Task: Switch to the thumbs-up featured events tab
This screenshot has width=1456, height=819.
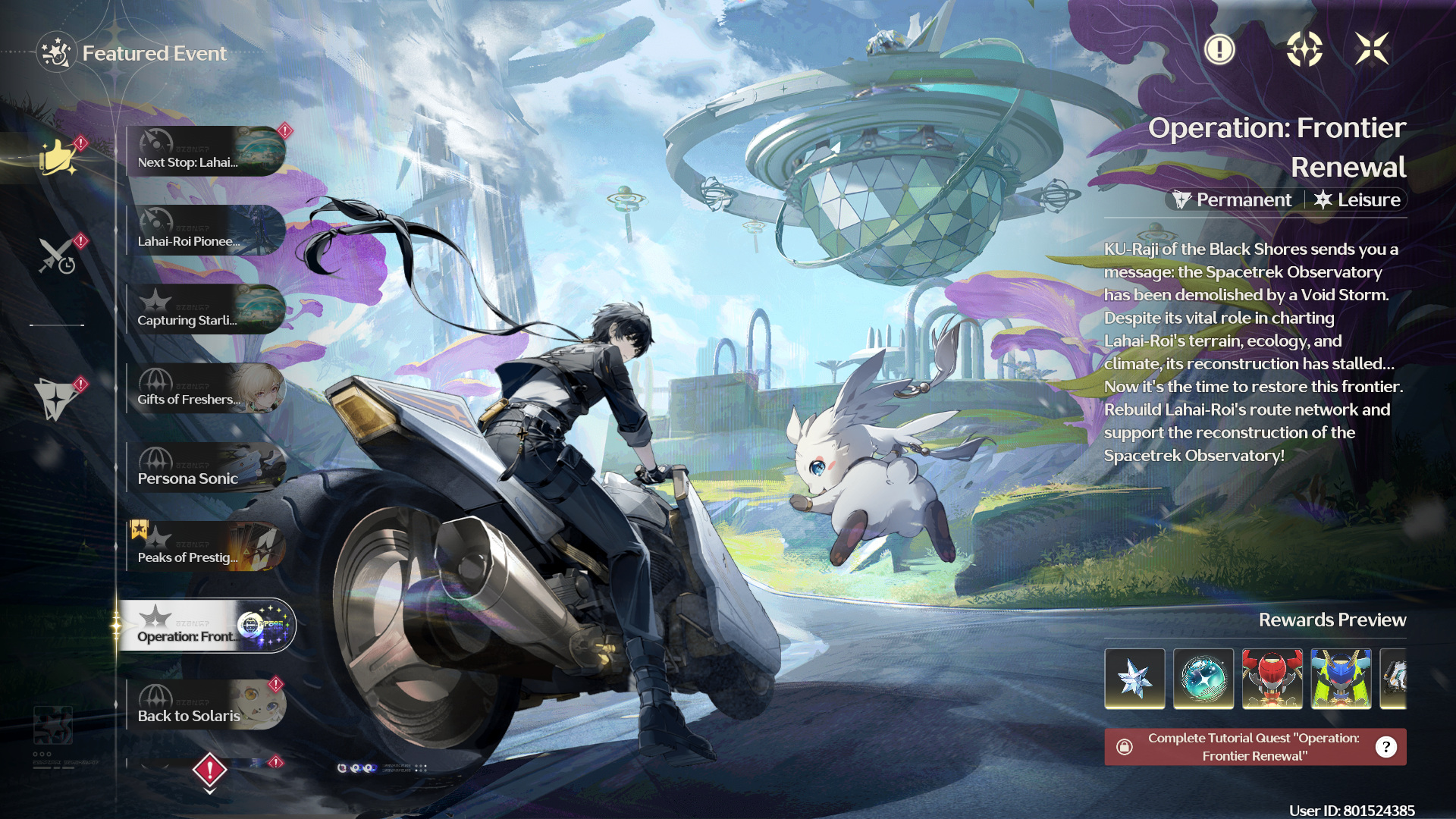Action: point(58,158)
